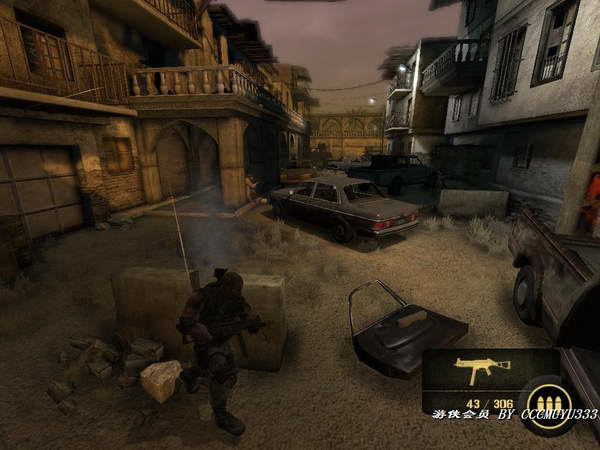The image size is (600, 450).
Task: Select the golden submachine gun weapon icon
Action: click(475, 370)
